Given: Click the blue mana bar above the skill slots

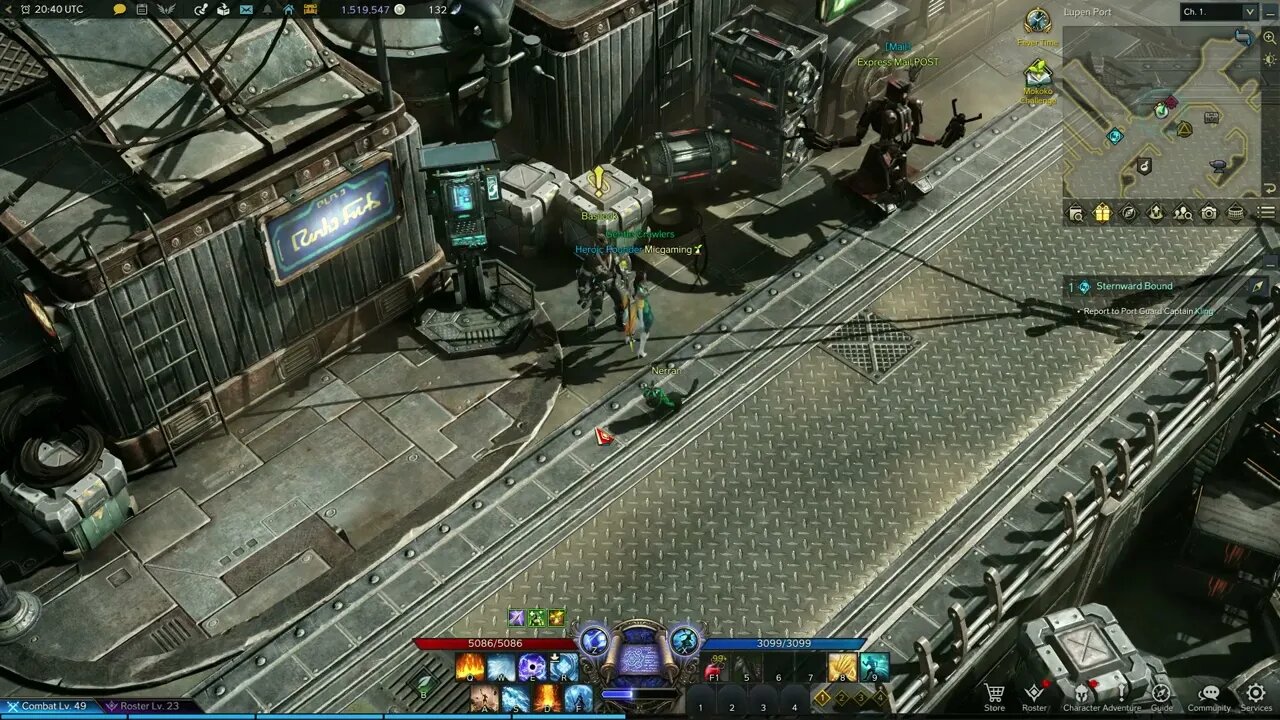Looking at the screenshot, I should tap(786, 643).
